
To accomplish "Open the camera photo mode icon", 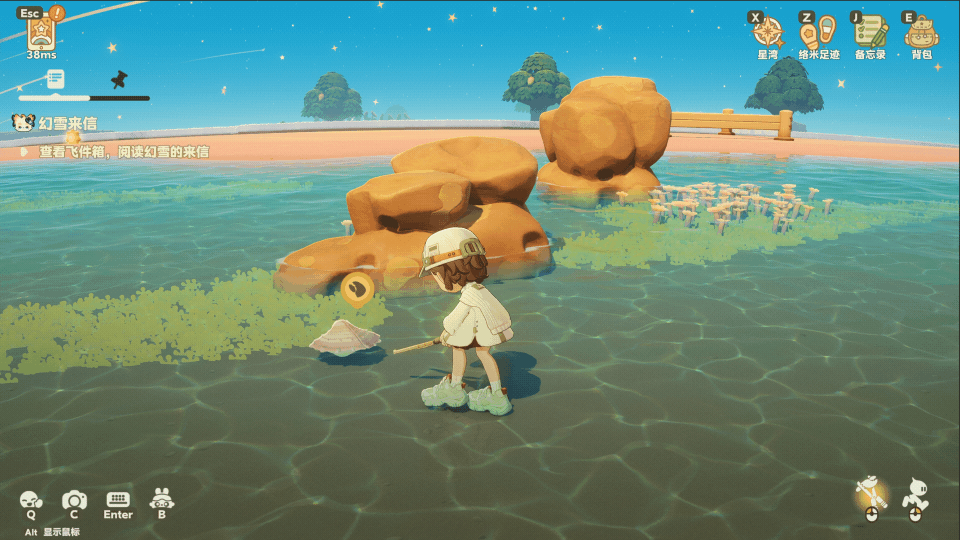I will [x=74, y=499].
